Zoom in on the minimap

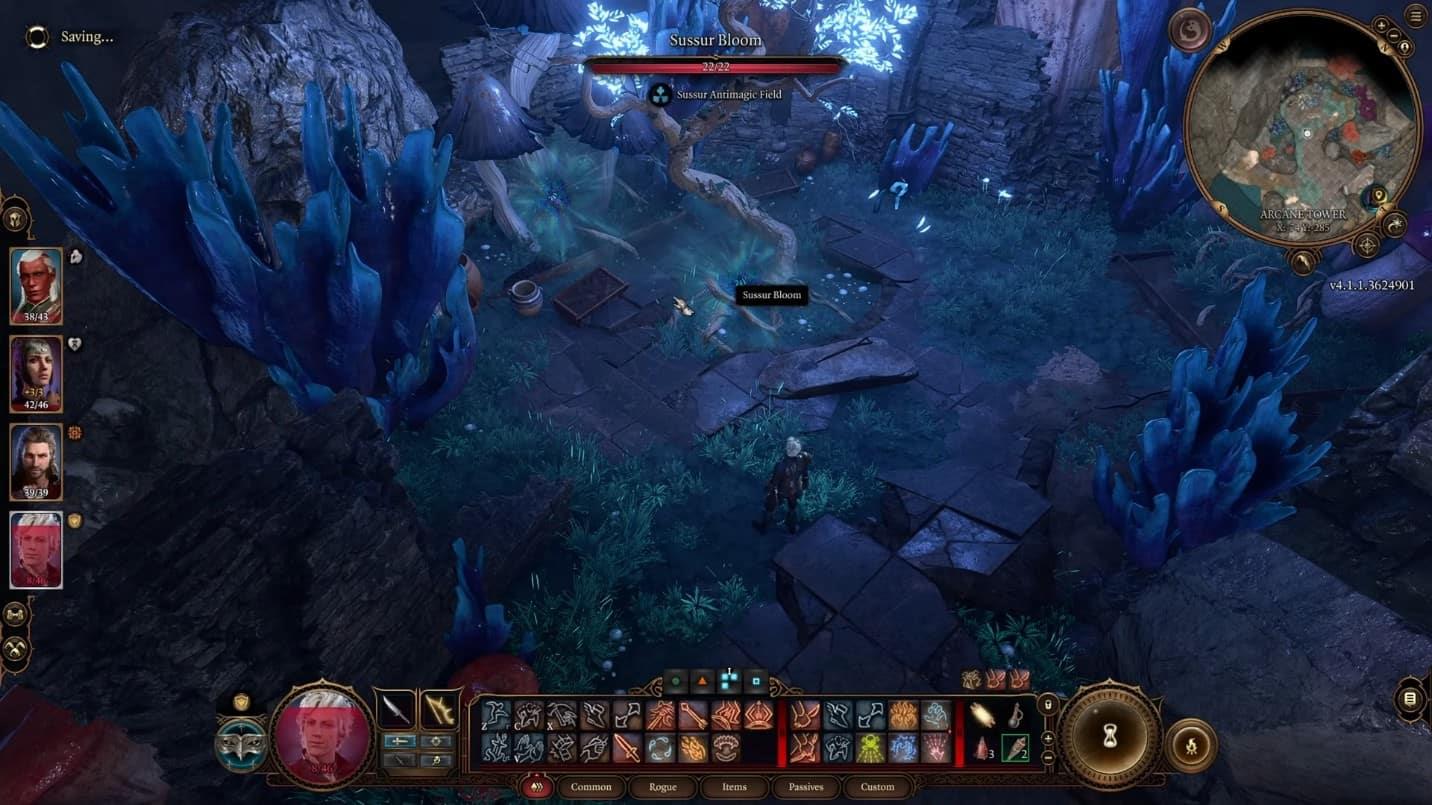[1382, 25]
